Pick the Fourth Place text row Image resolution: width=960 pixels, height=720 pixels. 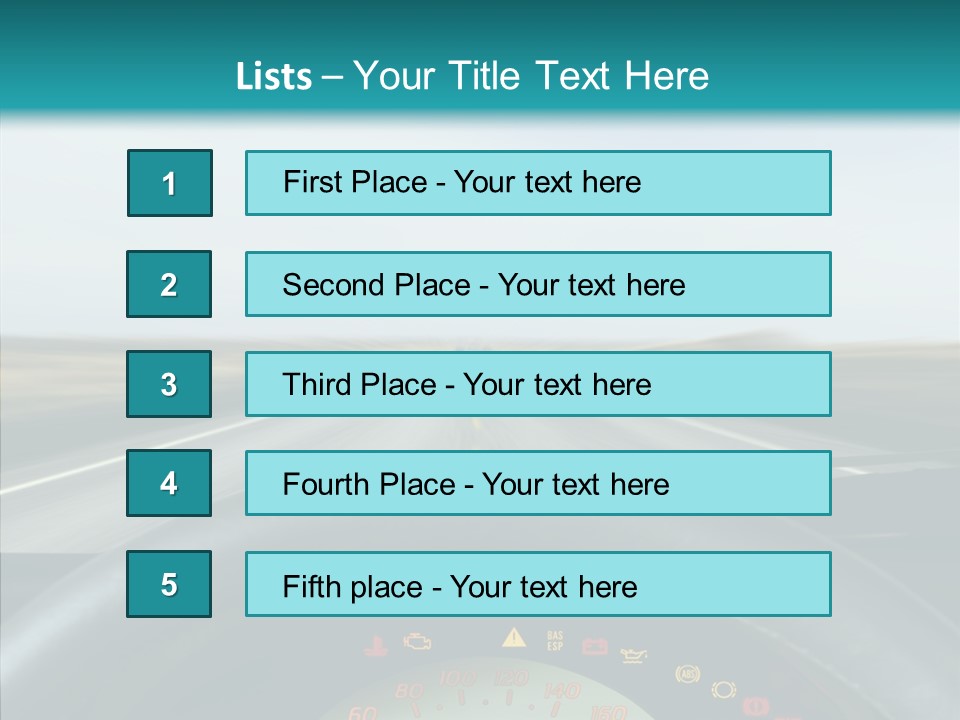click(x=538, y=484)
